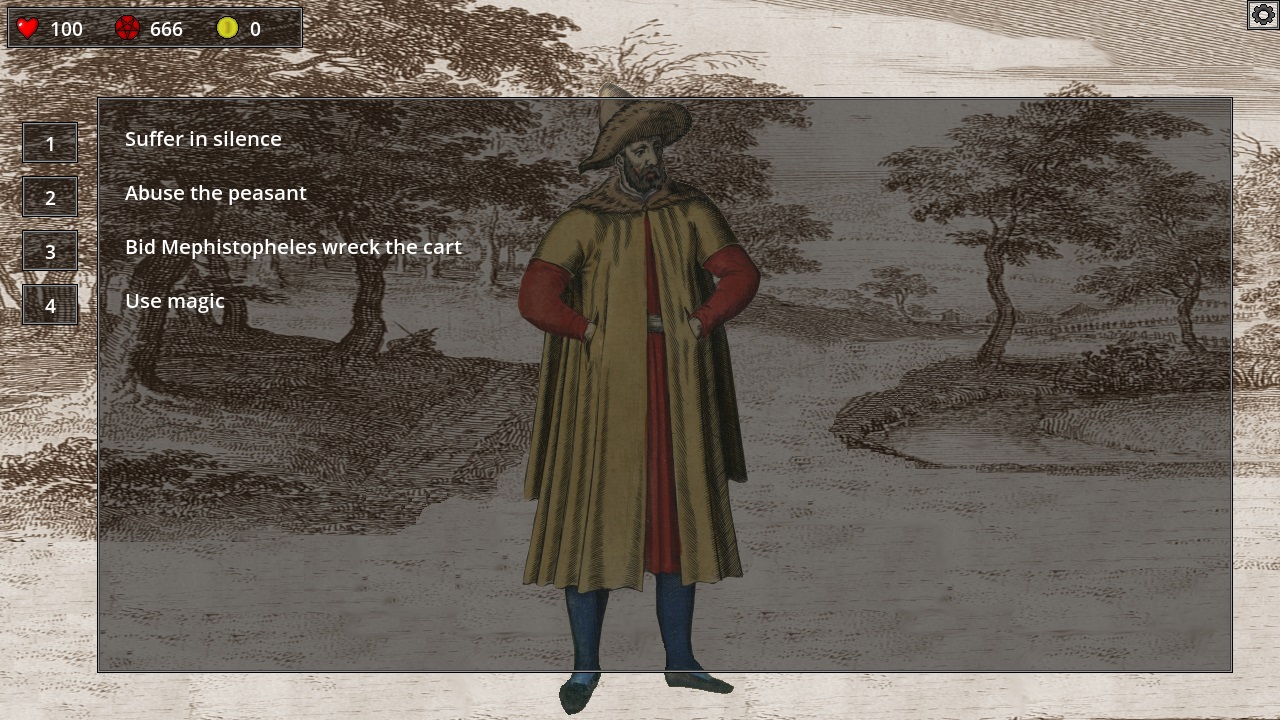Screen dimensions: 1280x720
Task: Open the settings gear menu
Action: (x=1261, y=14)
